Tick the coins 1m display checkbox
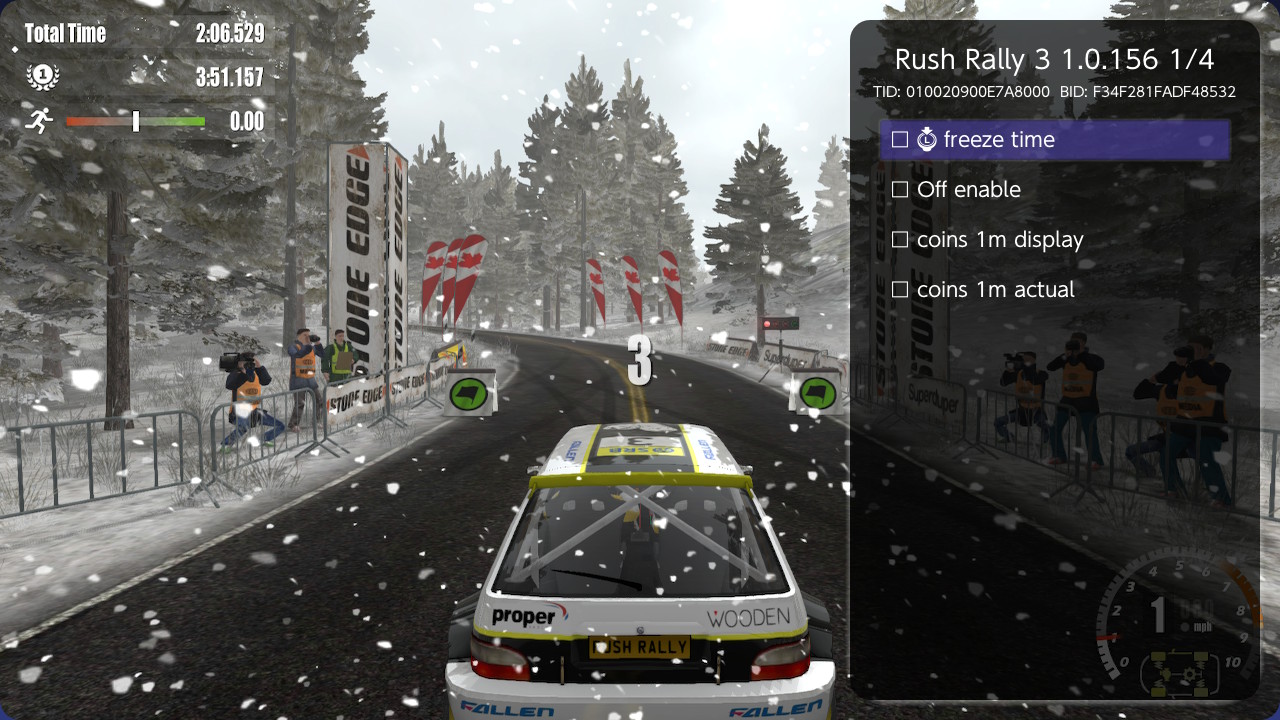Image resolution: width=1280 pixels, height=720 pixels. click(x=900, y=239)
